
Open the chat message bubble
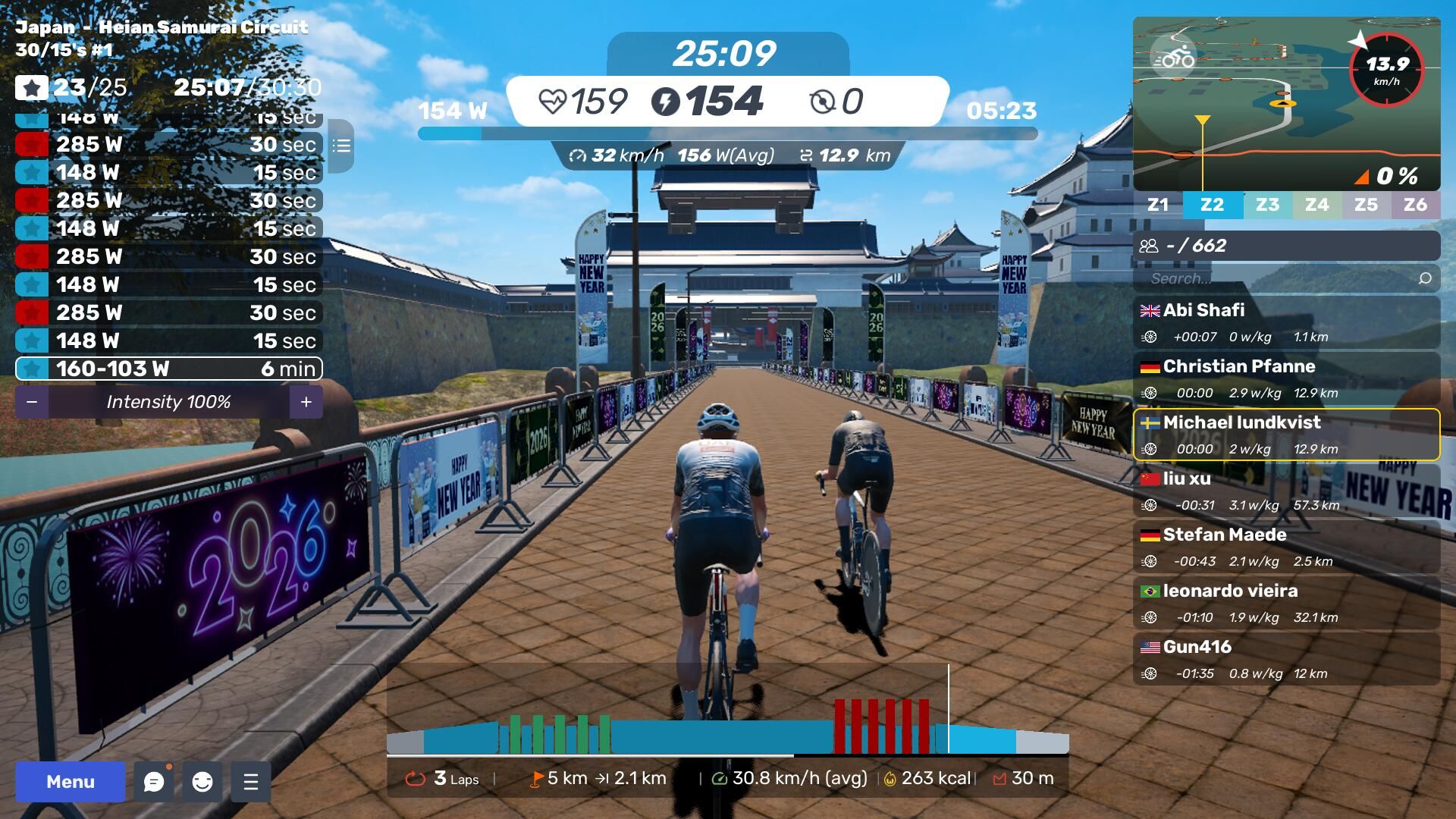154,782
